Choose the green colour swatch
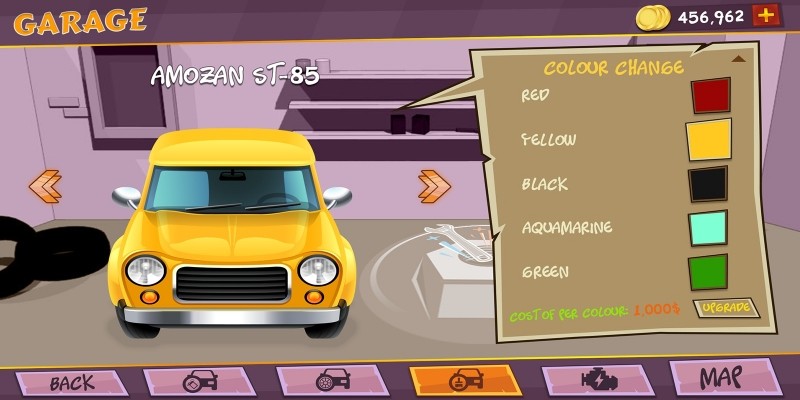The image size is (800, 400). pyautogui.click(x=708, y=272)
